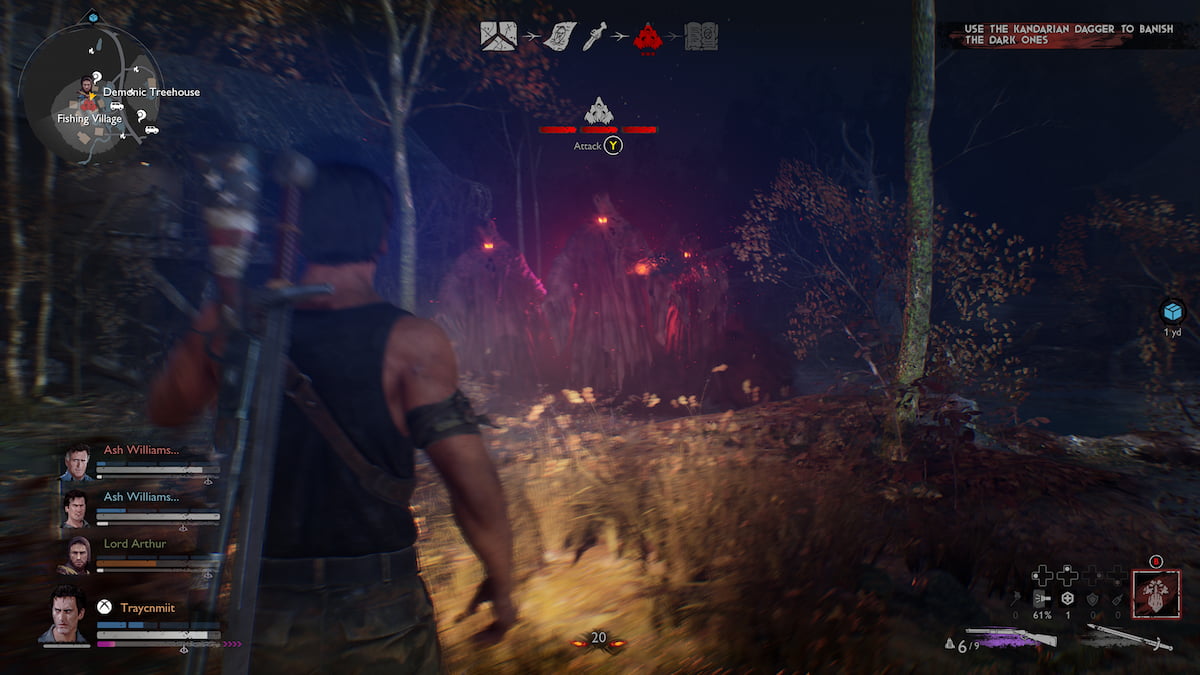Image resolution: width=1200 pixels, height=675 pixels.
Task: Select the medical amulet item icon
Action: [x=1067, y=598]
